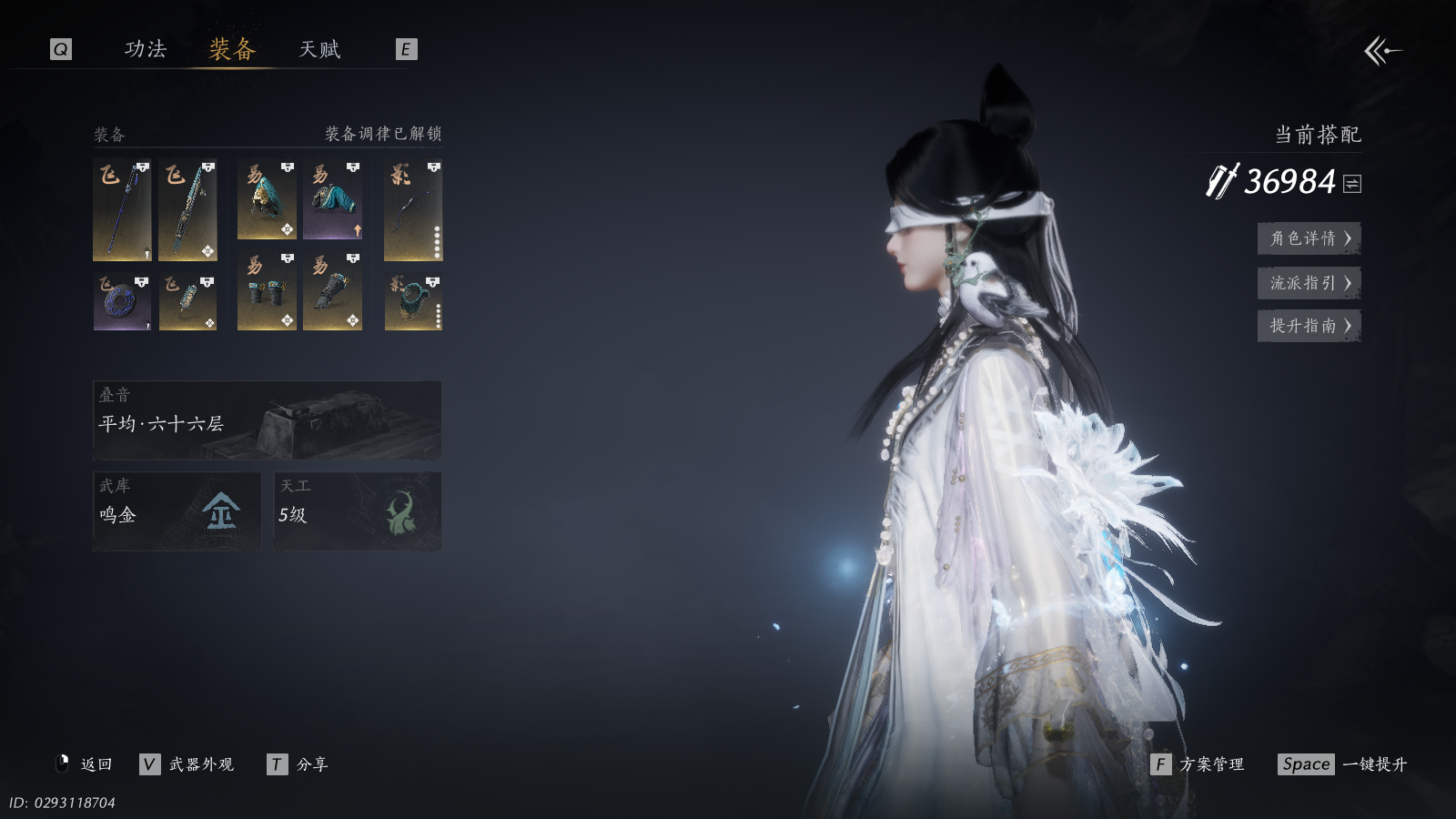Select the teal sheathed sword slot

coord(187,210)
